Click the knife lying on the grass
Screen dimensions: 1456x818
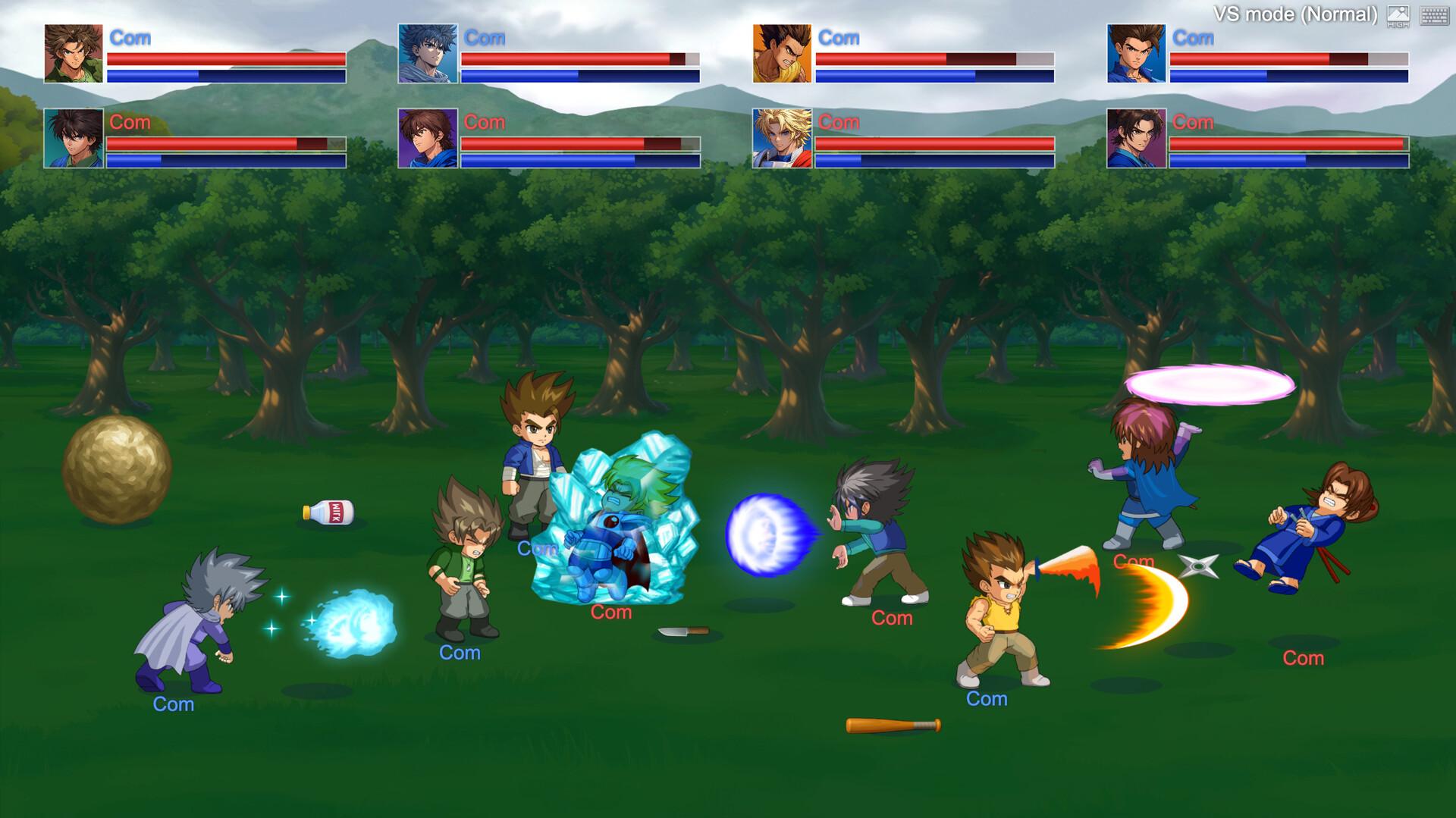coord(682,632)
